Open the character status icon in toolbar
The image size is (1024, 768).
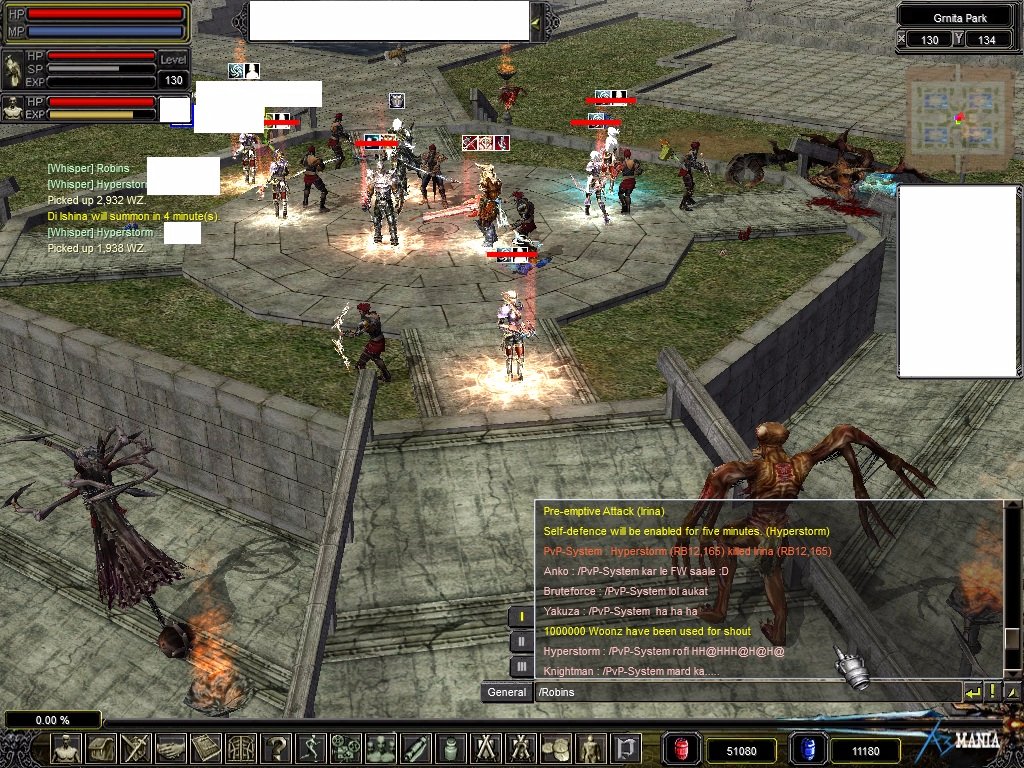[66, 748]
